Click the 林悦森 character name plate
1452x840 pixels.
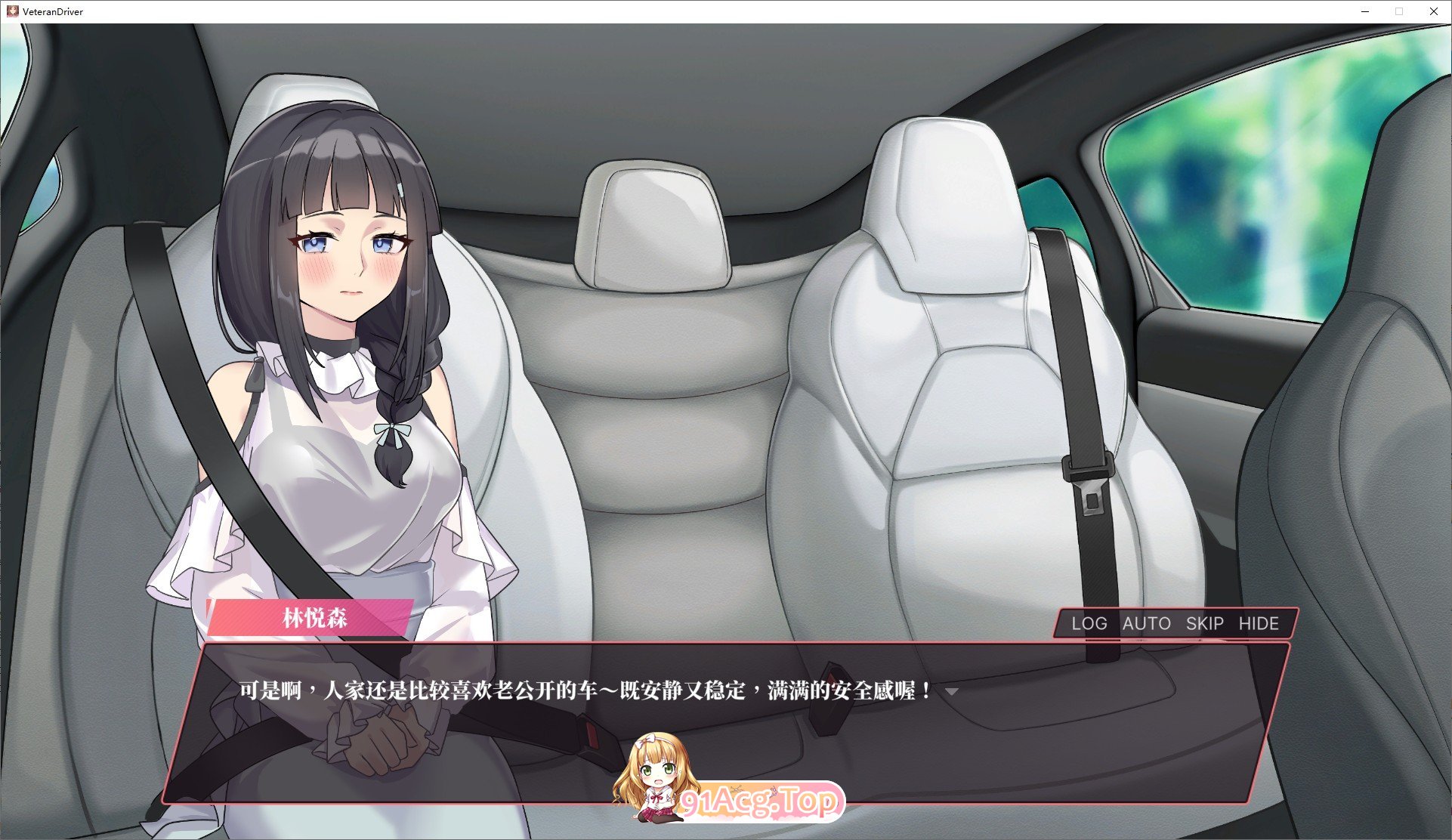click(x=315, y=619)
